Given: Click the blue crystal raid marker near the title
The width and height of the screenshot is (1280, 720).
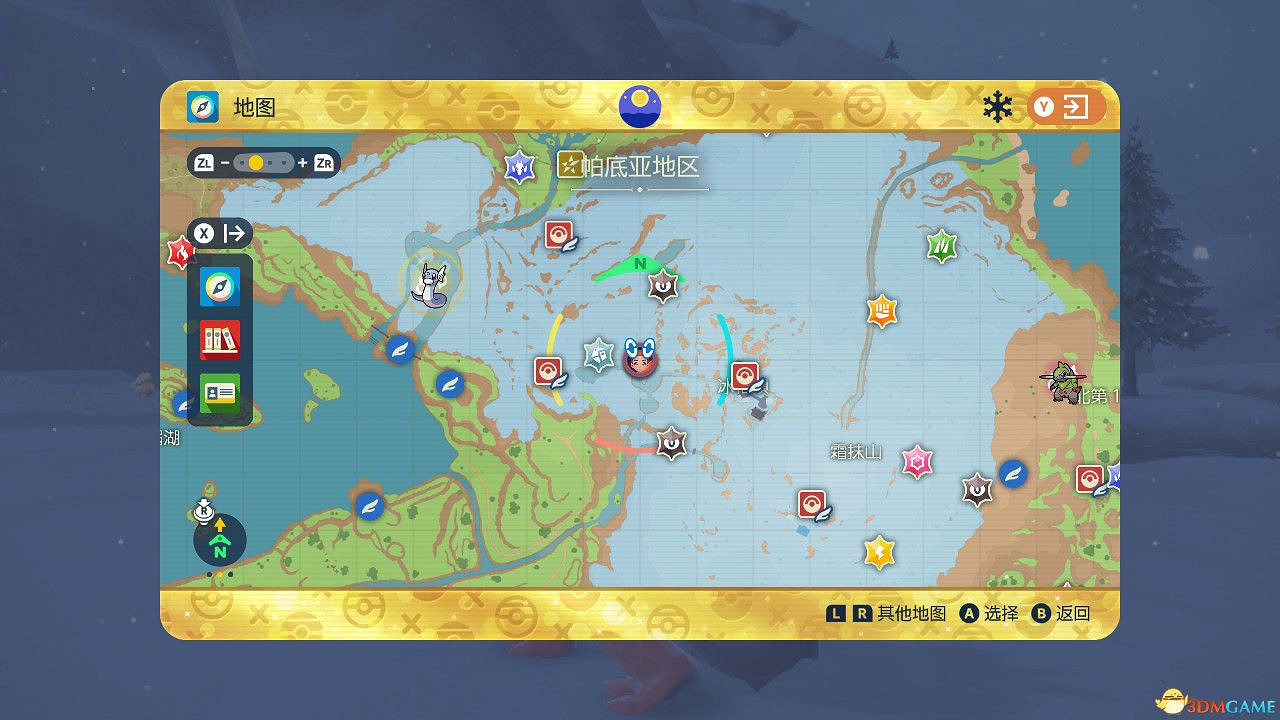Looking at the screenshot, I should coord(518,165).
